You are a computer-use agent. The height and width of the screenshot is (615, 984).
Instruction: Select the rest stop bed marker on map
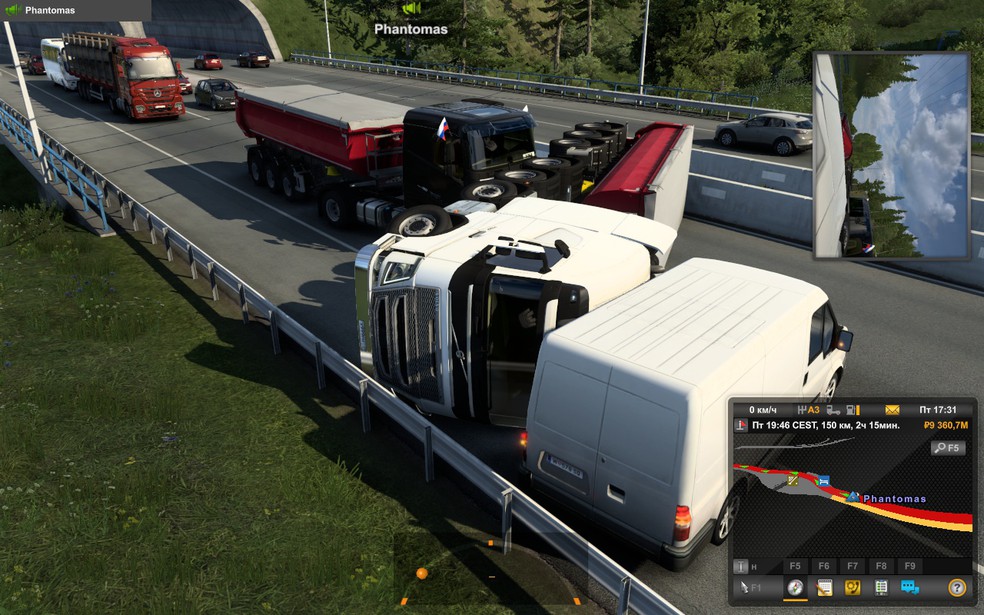823,481
